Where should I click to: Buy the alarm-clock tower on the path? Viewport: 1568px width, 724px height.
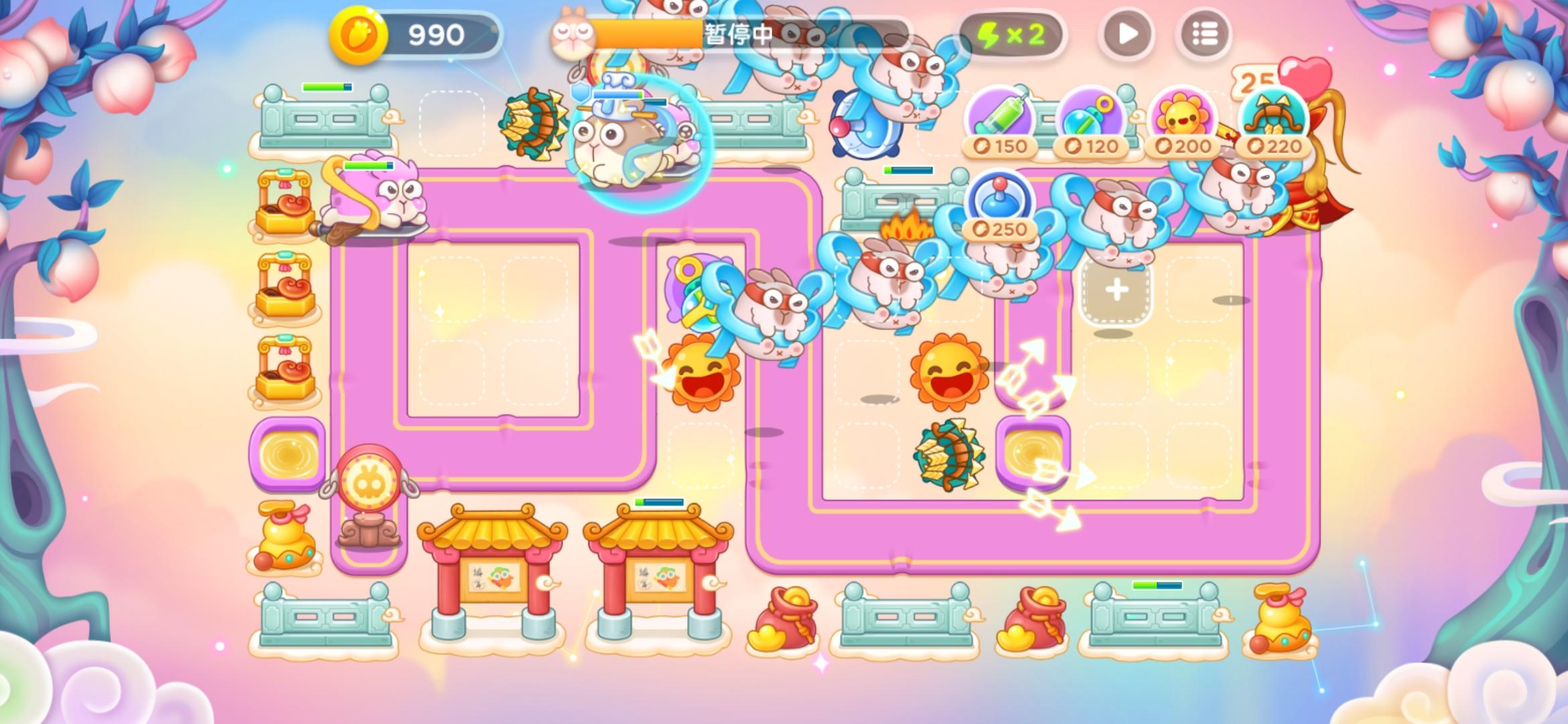(x=864, y=124)
